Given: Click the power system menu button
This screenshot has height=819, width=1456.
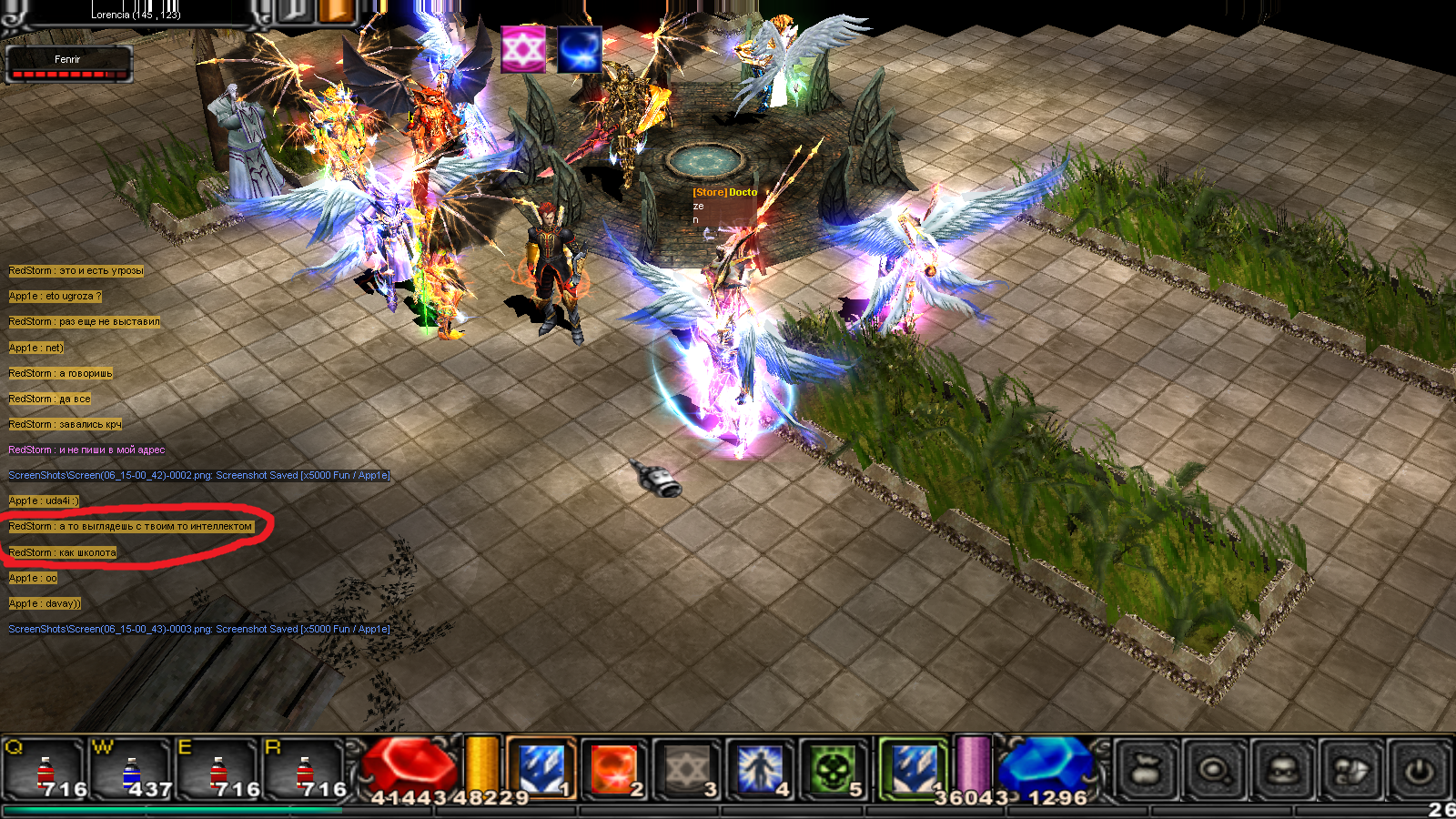Looking at the screenshot, I should pyautogui.click(x=1420, y=771).
